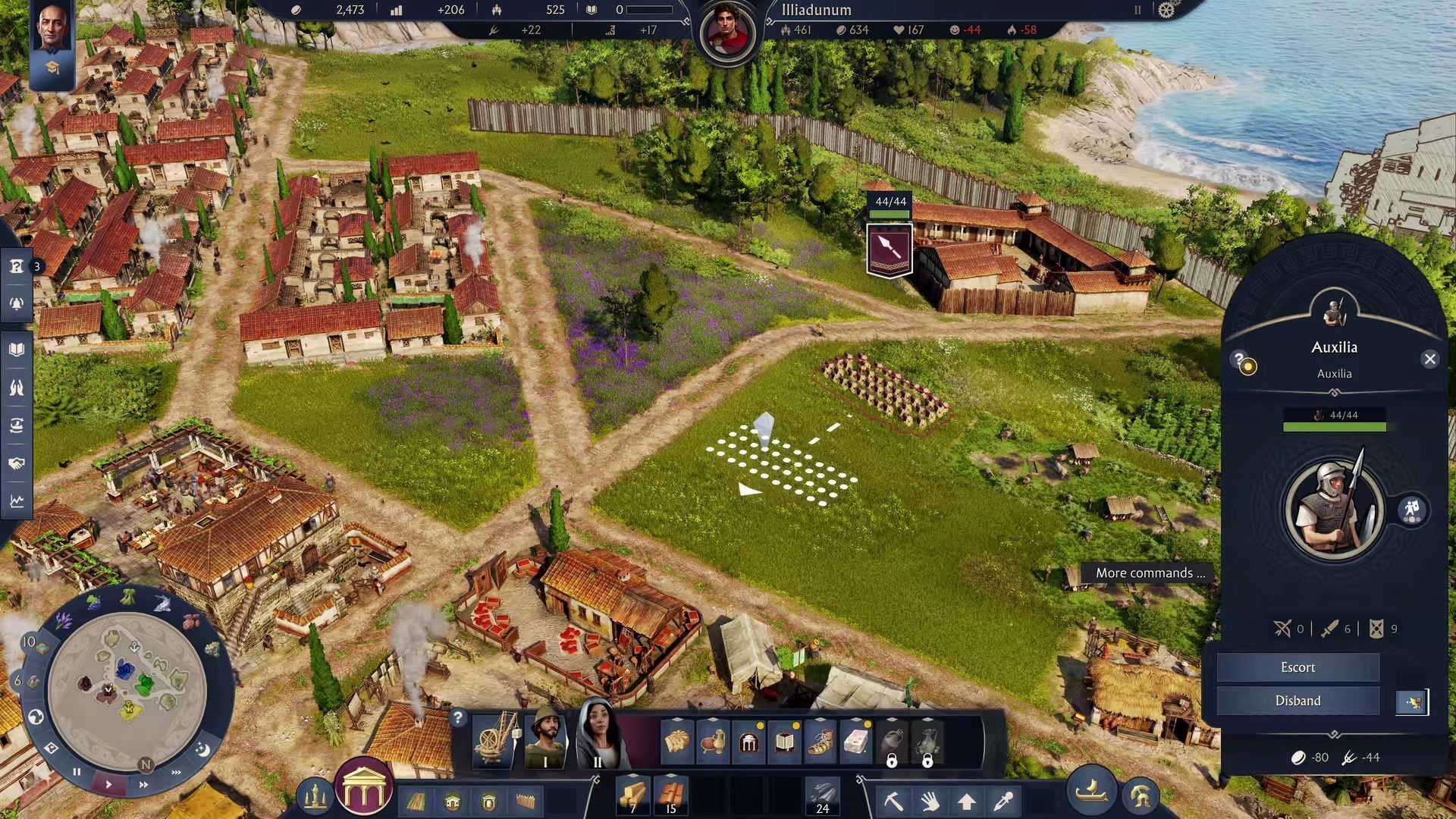Set game speed to fastest triple arrows
This screenshot has height=819, width=1456.
(176, 773)
